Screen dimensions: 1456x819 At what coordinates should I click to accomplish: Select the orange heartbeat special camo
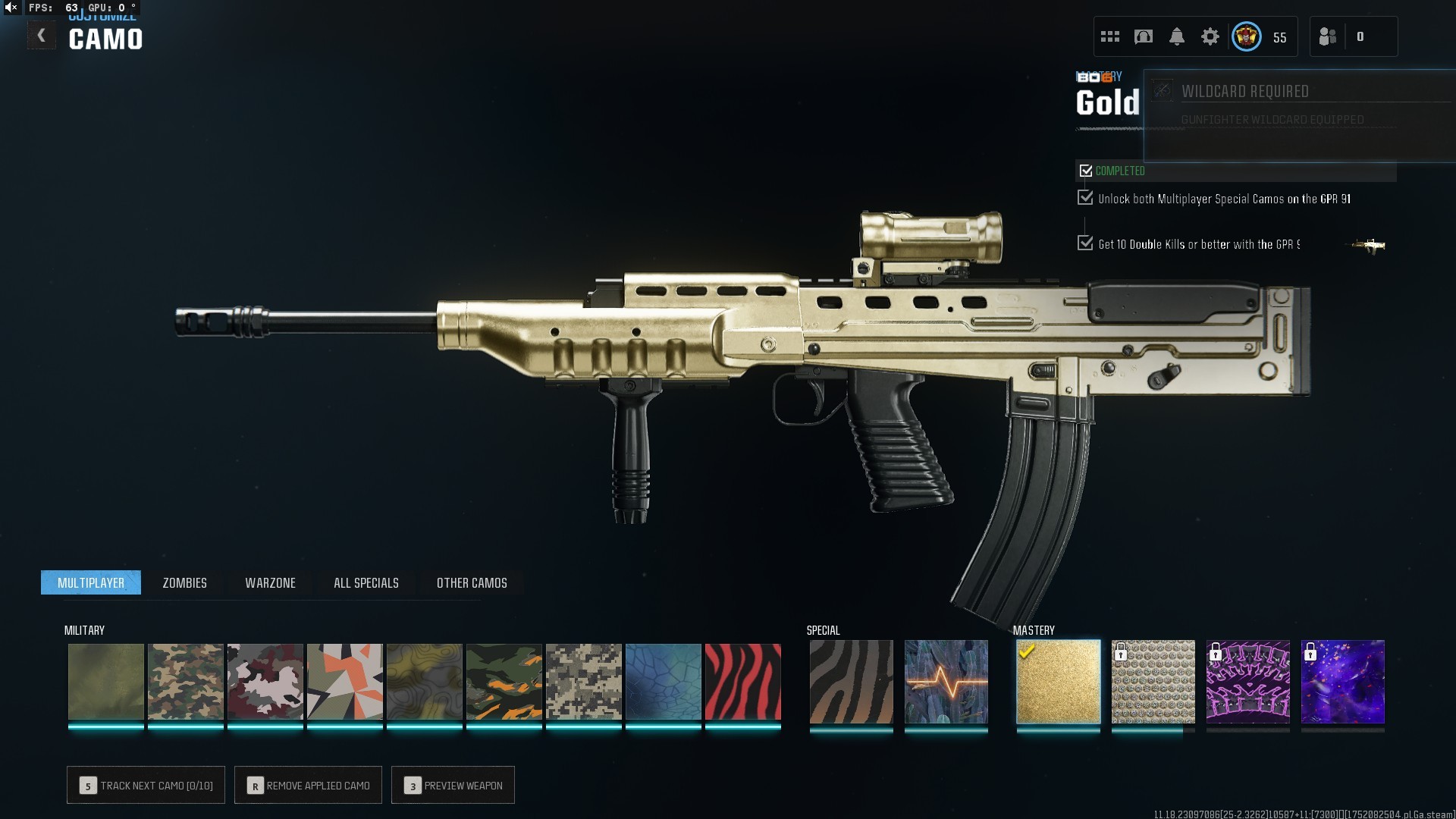(946, 681)
